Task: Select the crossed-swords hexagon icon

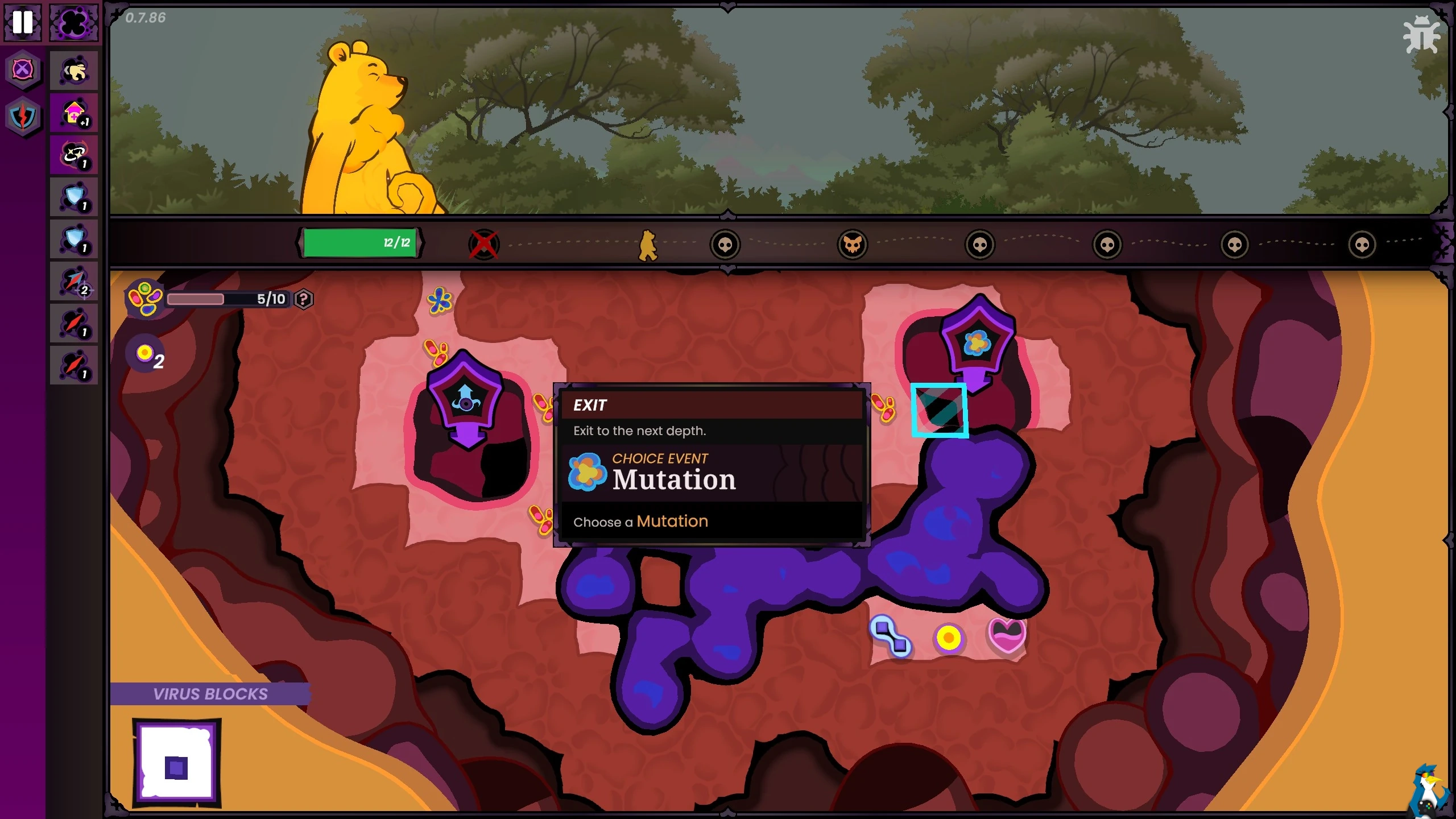Action: [x=23, y=71]
